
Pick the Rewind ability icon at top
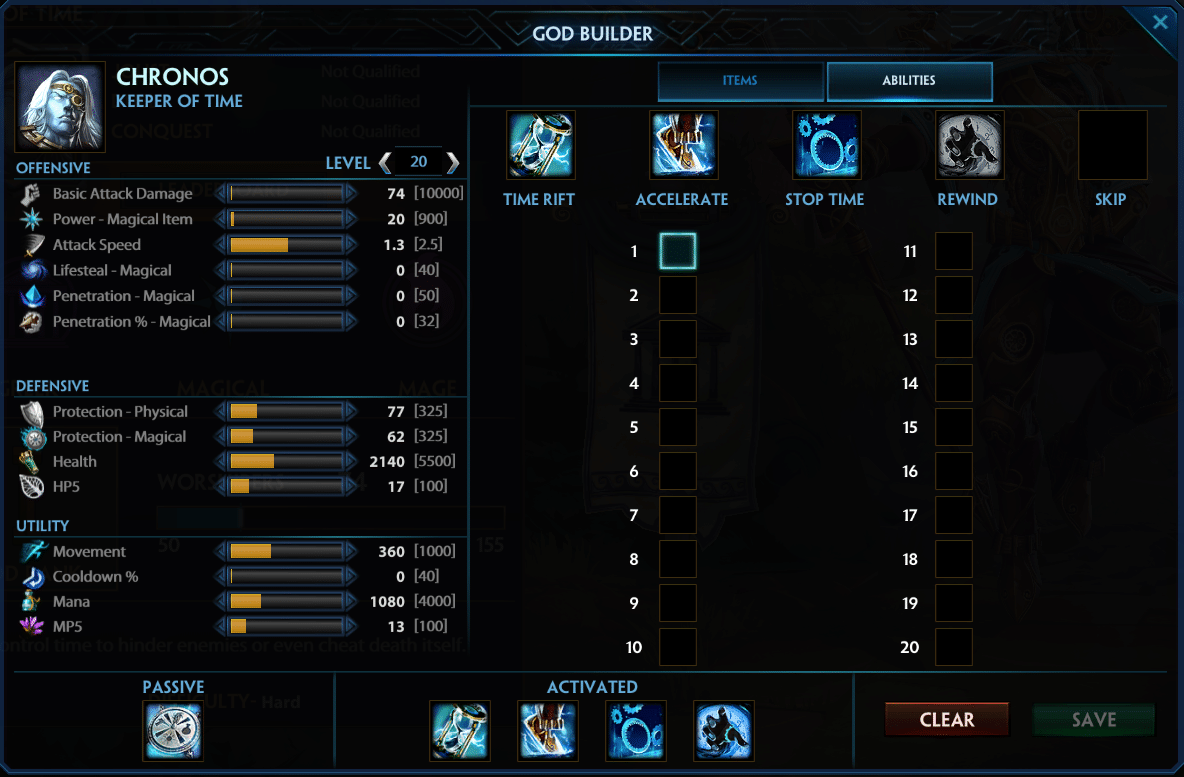click(969, 145)
